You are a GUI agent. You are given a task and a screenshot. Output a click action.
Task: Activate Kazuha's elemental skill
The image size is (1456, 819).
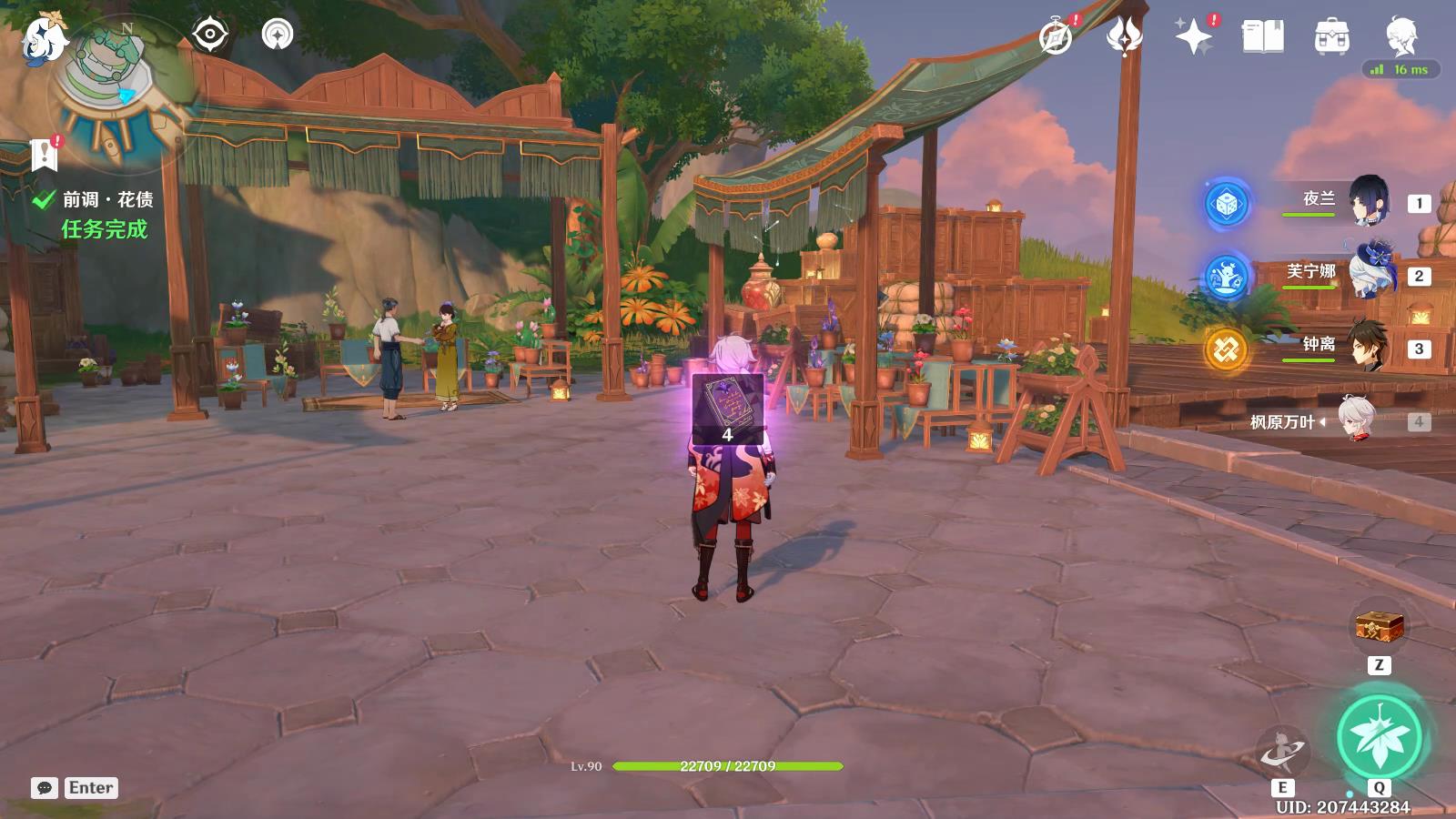(x=1282, y=752)
